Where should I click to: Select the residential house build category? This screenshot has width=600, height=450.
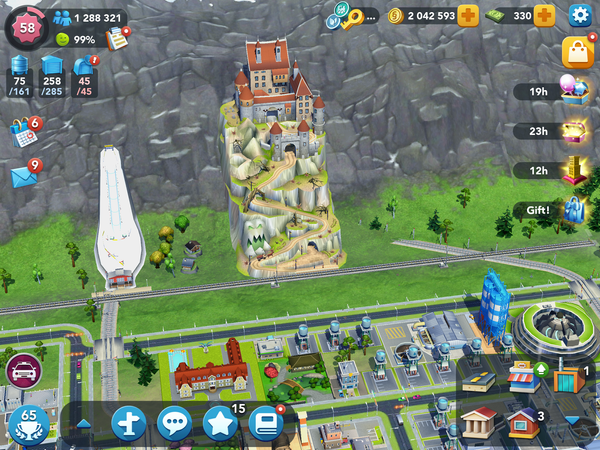522,421
